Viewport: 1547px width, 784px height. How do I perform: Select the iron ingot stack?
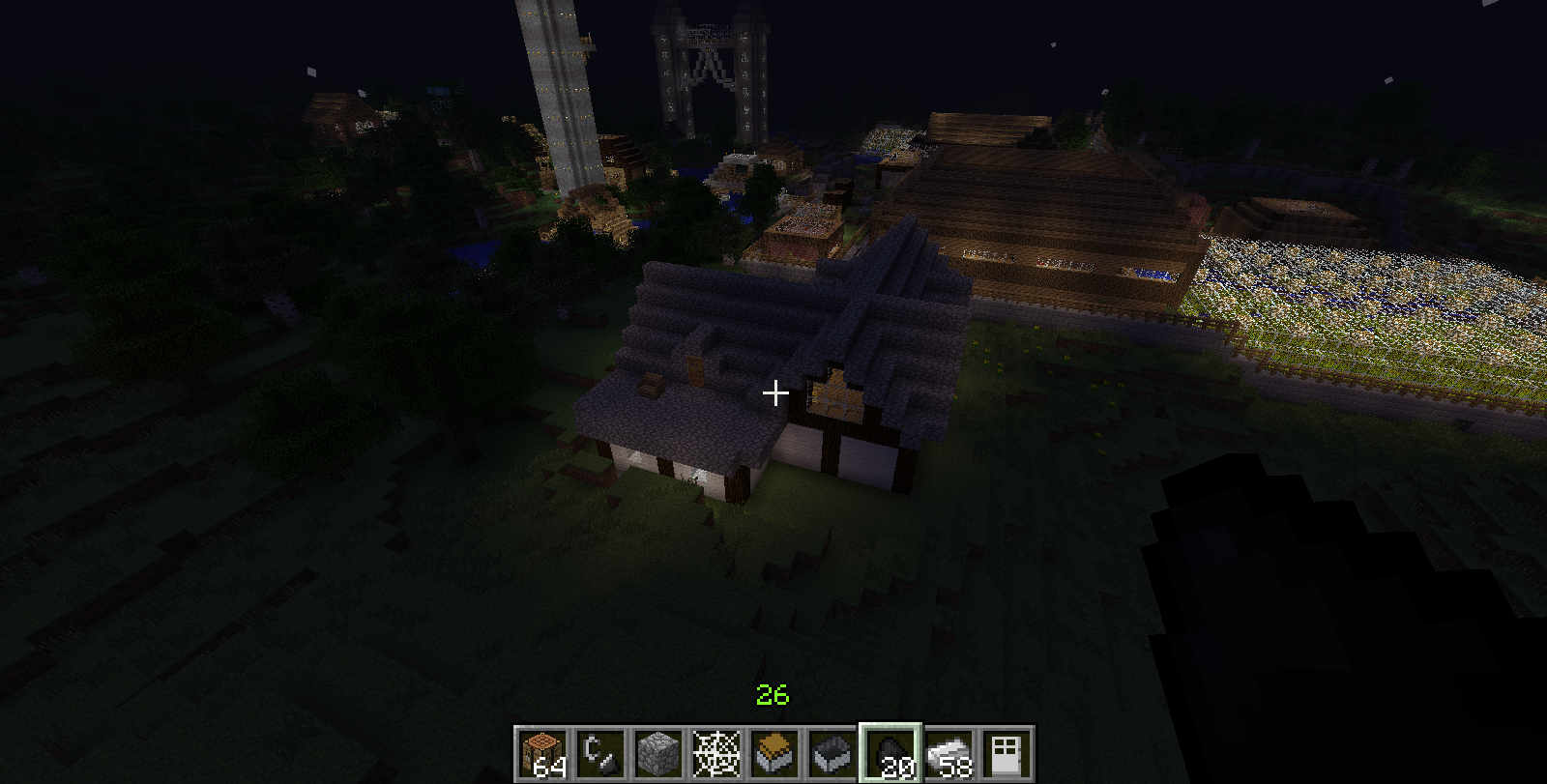pos(949,753)
